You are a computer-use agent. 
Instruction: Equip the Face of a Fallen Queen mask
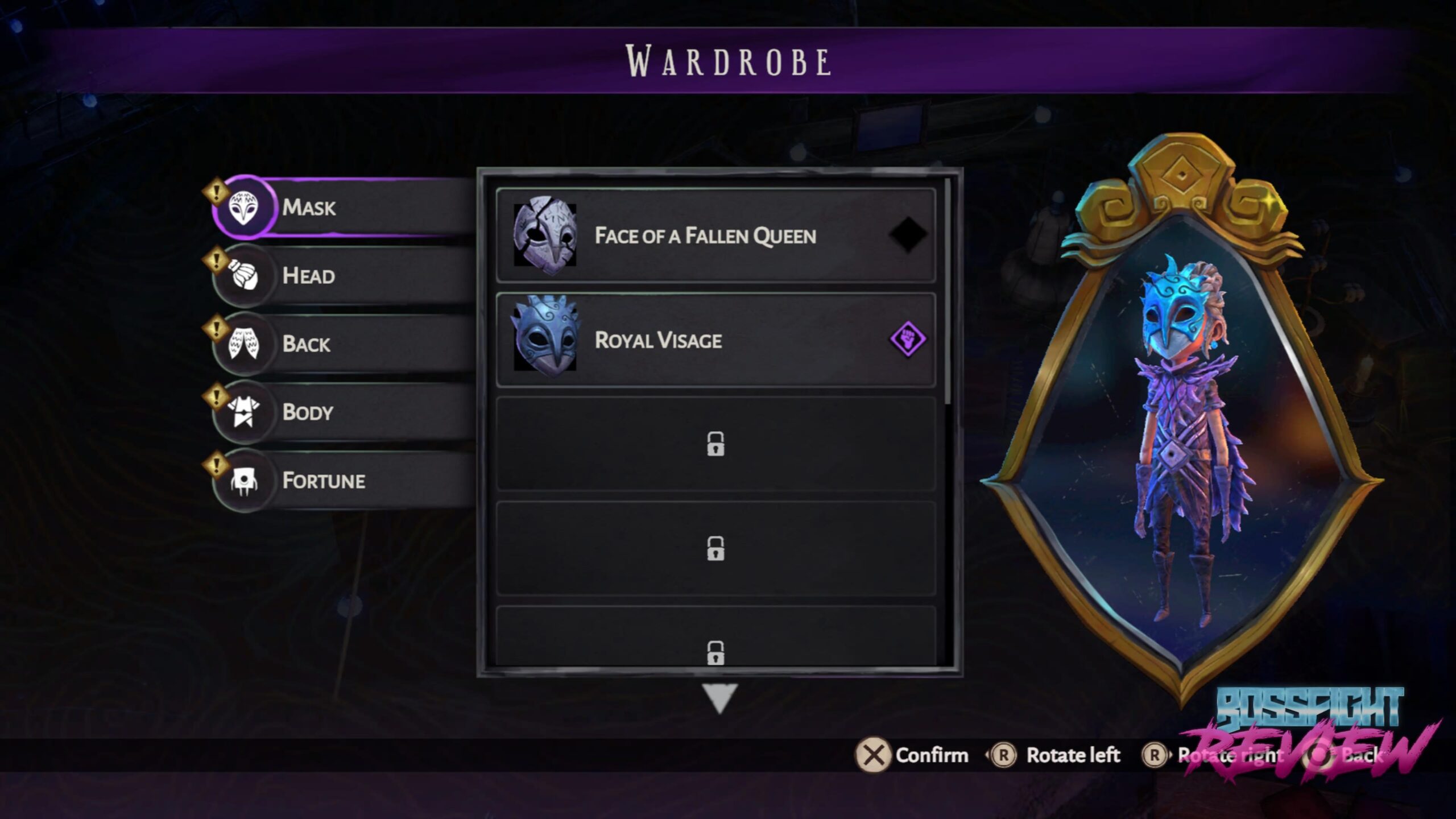(x=715, y=235)
